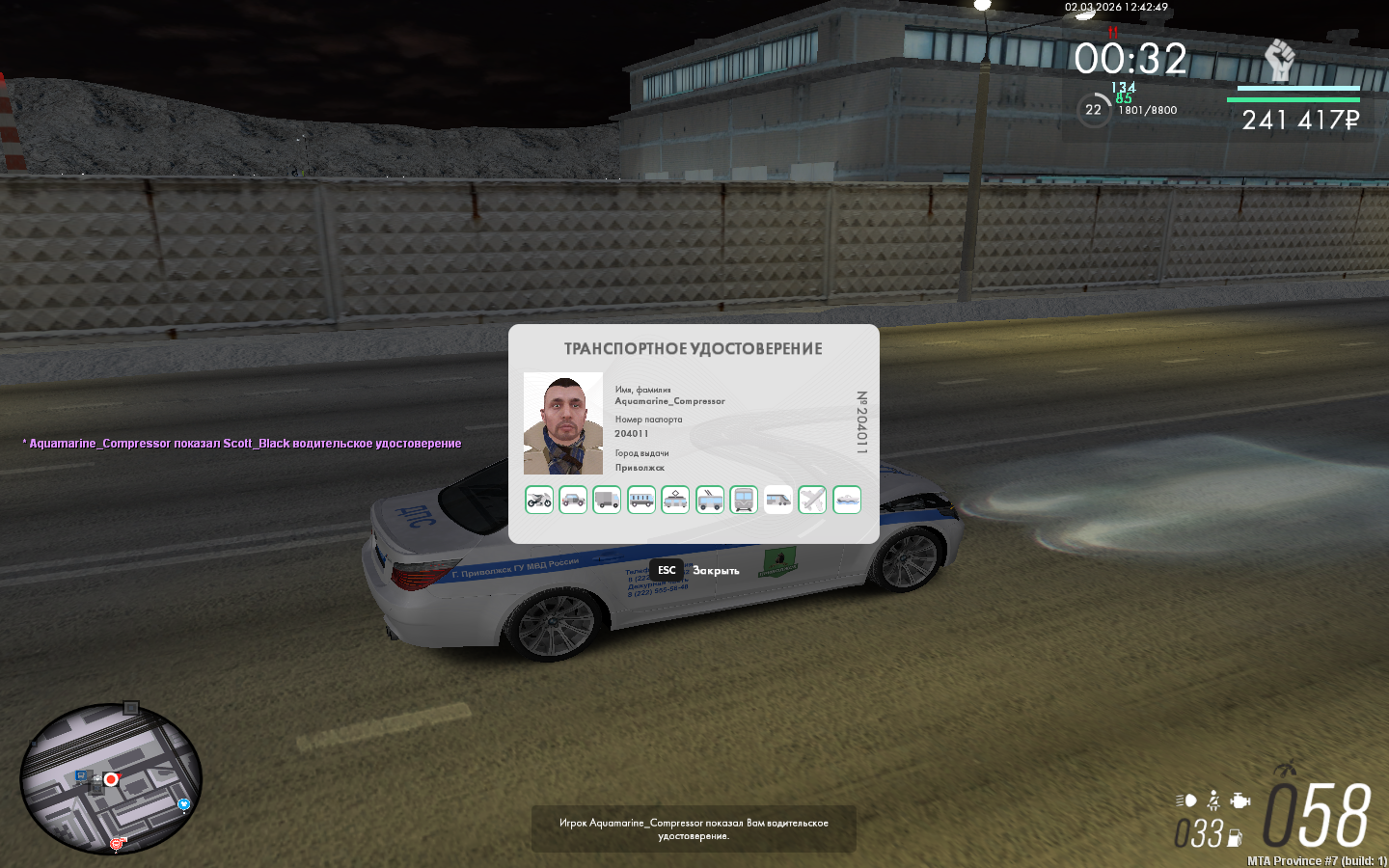Viewport: 1389px width, 868px height.
Task: Select the bus license category icon
Action: [x=641, y=500]
